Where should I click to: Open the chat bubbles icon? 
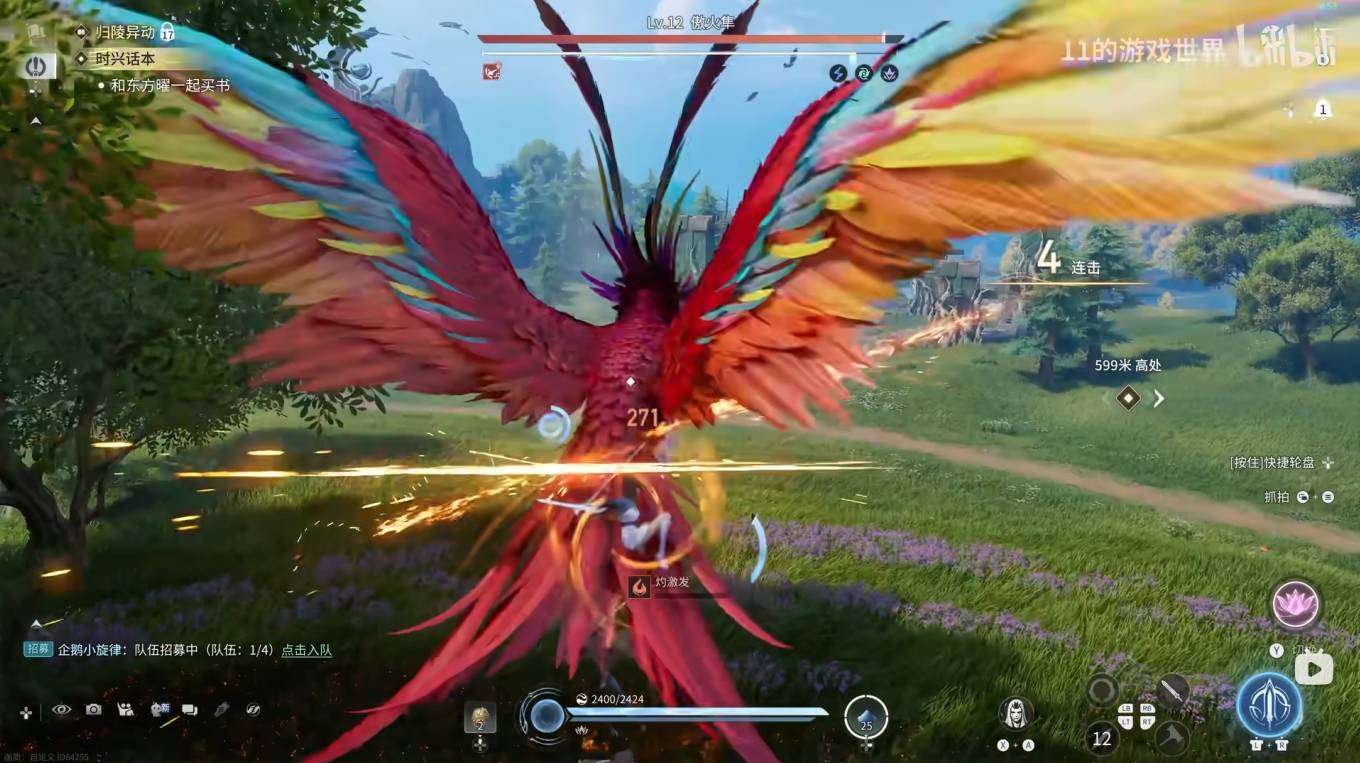click(x=189, y=709)
